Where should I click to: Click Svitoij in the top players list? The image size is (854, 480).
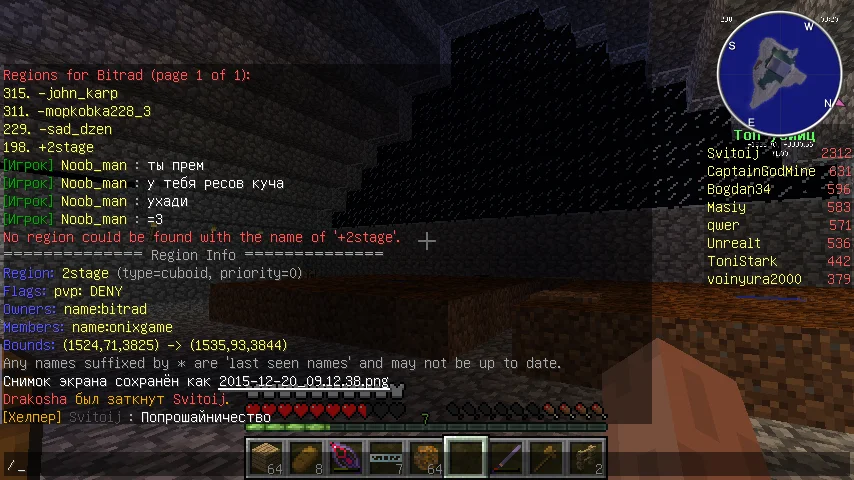733,153
